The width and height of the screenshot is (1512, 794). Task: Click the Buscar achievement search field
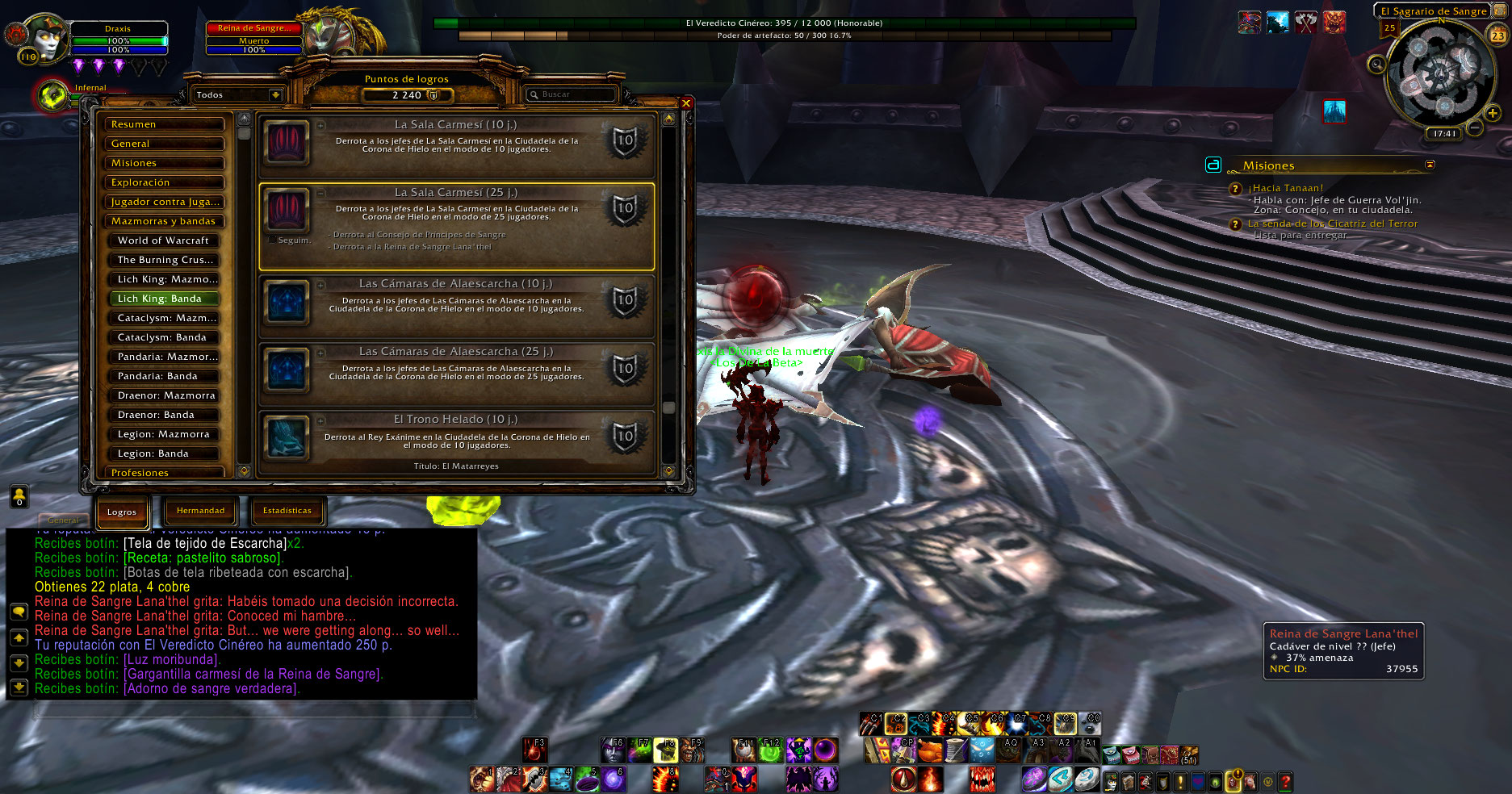click(x=575, y=94)
